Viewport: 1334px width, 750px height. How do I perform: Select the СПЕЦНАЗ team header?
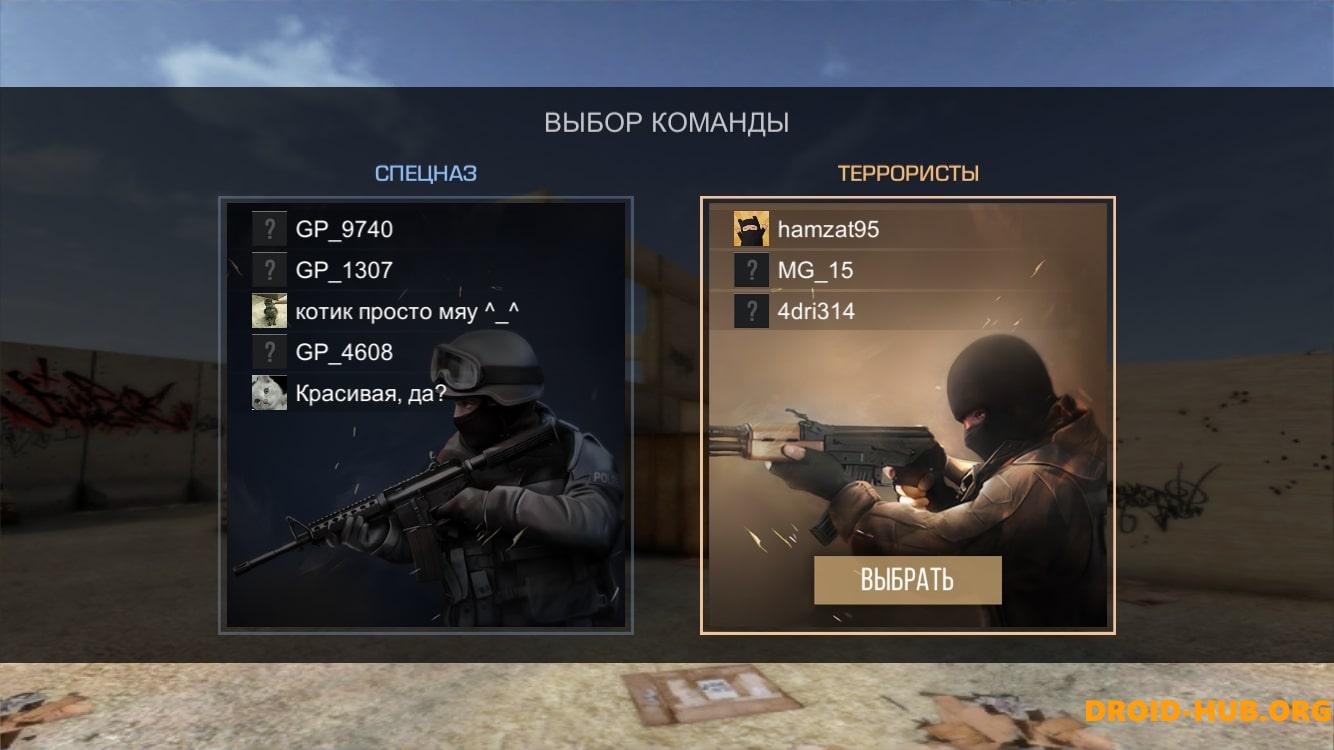coord(426,172)
